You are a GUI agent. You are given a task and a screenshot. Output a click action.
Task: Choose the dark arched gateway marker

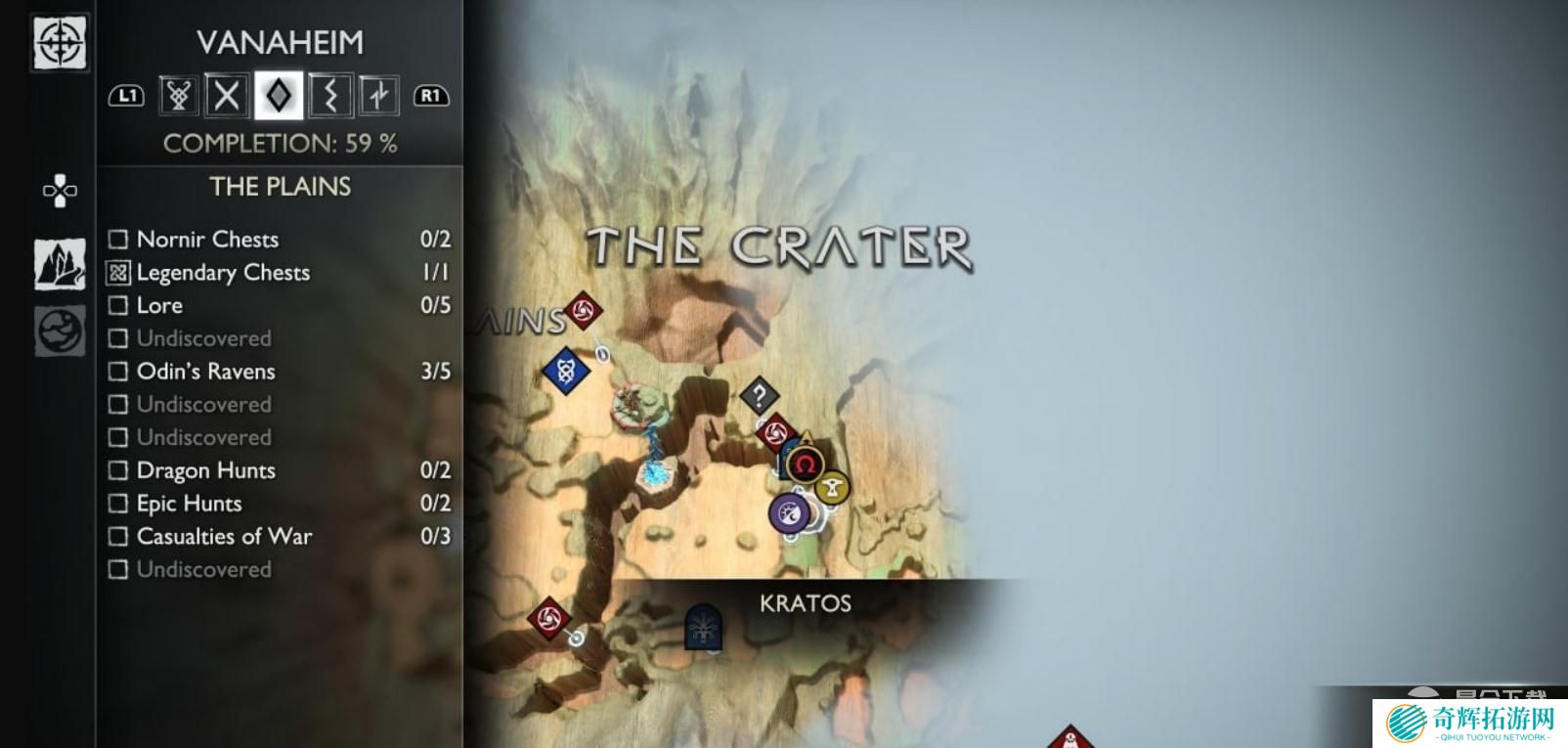click(x=702, y=627)
